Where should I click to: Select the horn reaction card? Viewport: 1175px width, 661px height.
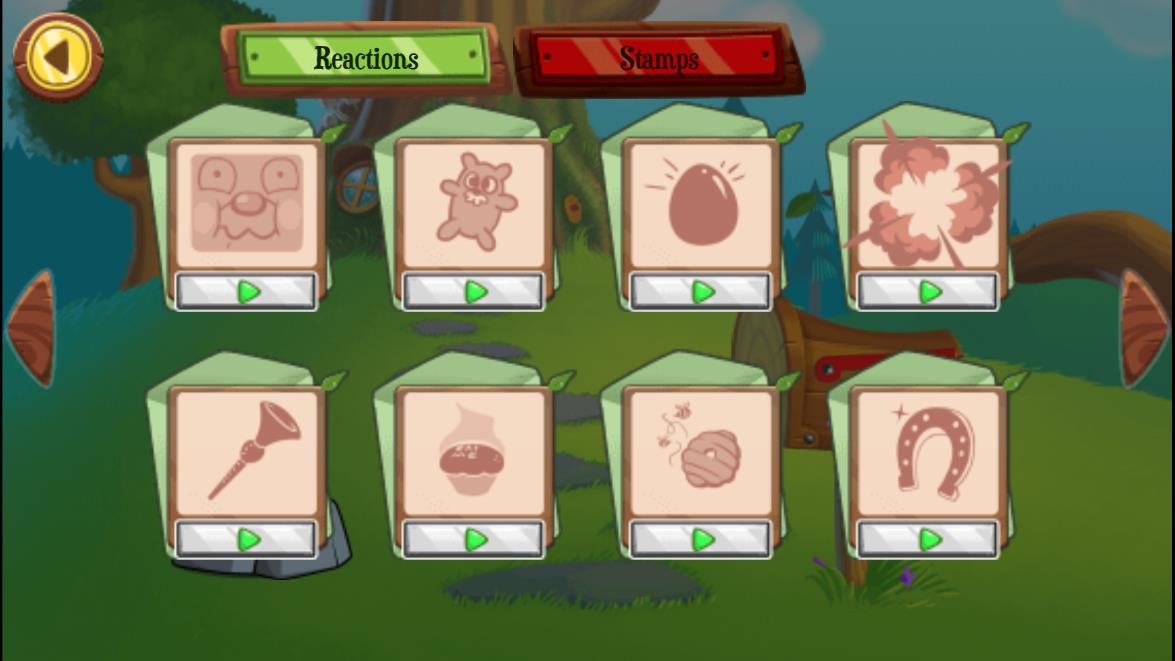click(246, 452)
